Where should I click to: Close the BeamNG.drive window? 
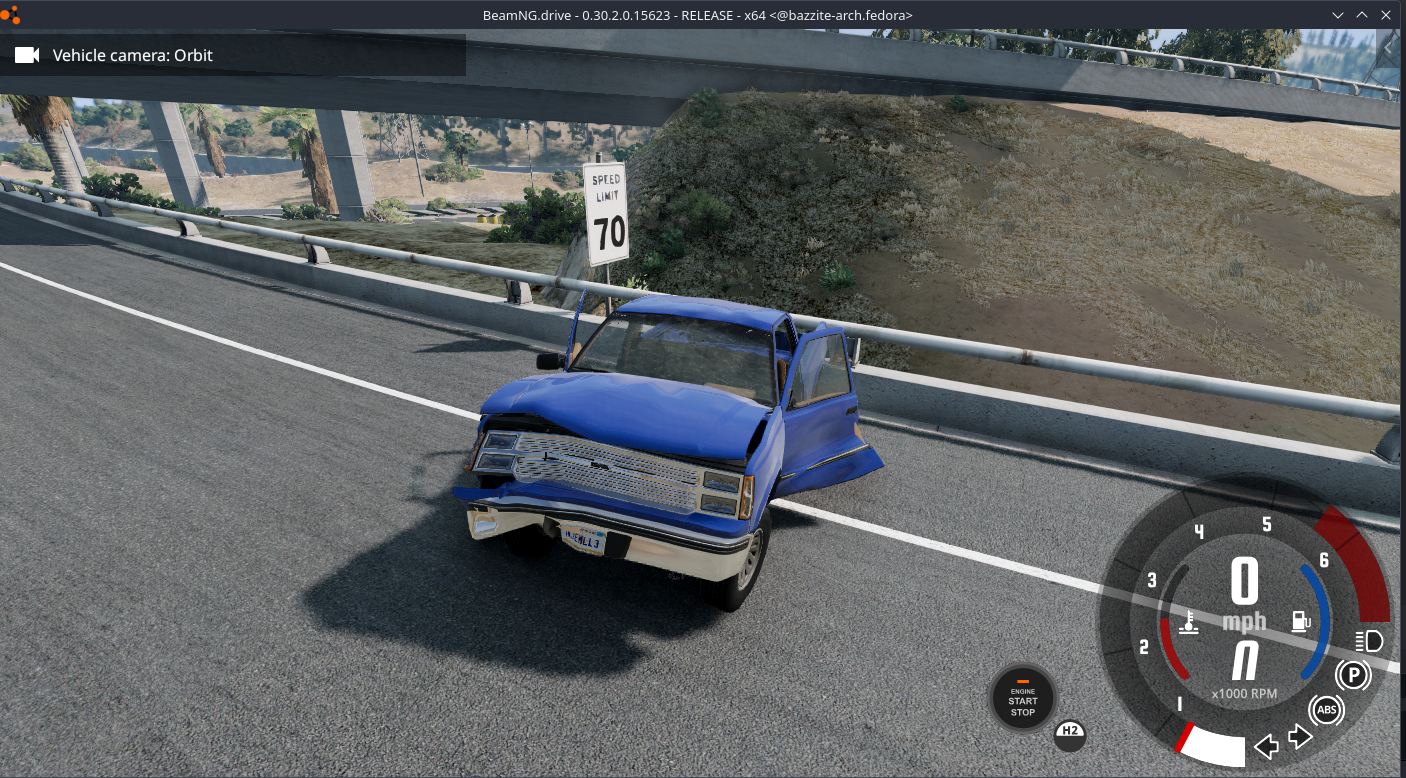tap(1385, 15)
